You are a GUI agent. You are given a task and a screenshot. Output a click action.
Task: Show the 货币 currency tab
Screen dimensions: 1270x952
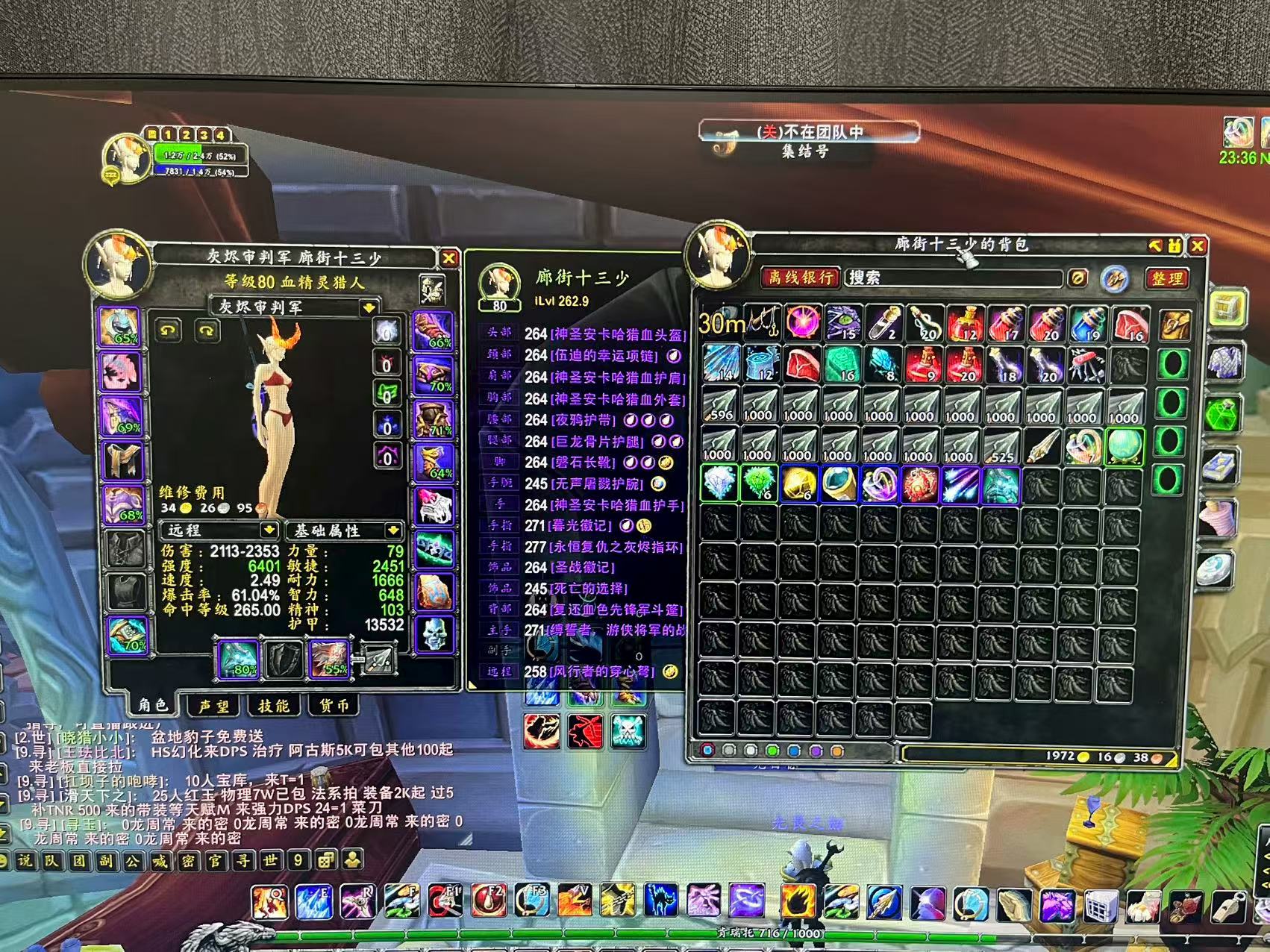pyautogui.click(x=333, y=706)
